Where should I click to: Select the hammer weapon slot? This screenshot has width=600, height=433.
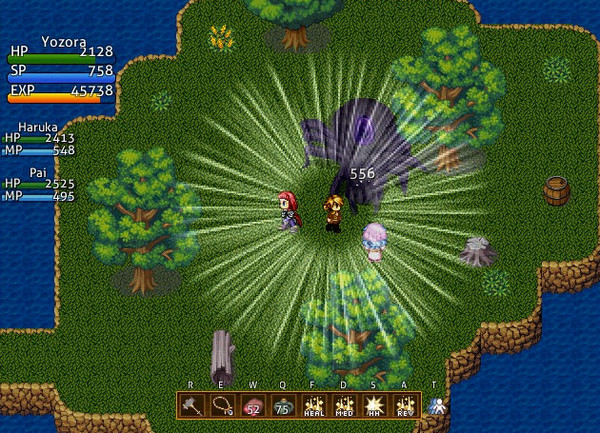tap(191, 406)
